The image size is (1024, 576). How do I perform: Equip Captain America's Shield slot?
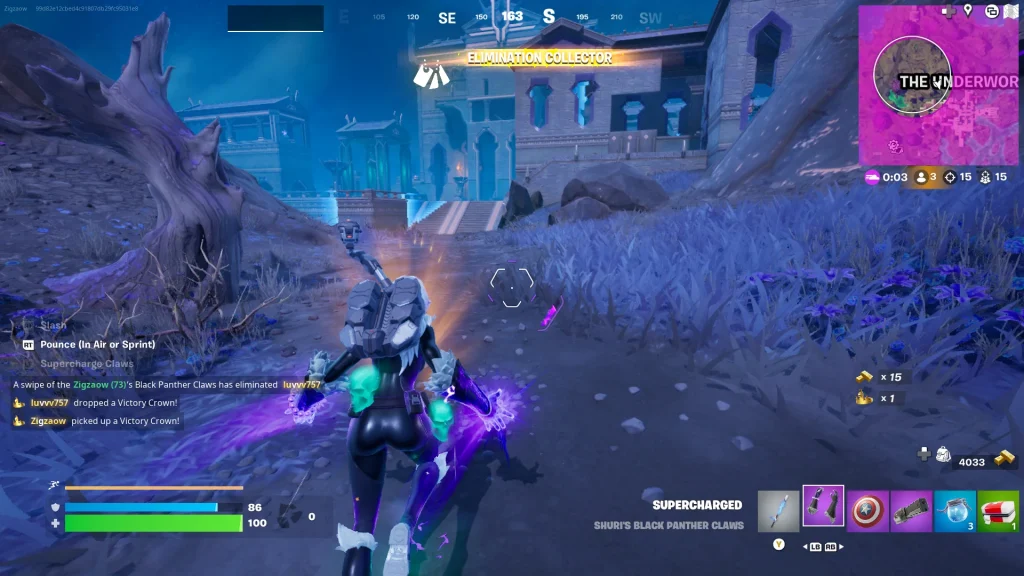pyautogui.click(x=867, y=510)
